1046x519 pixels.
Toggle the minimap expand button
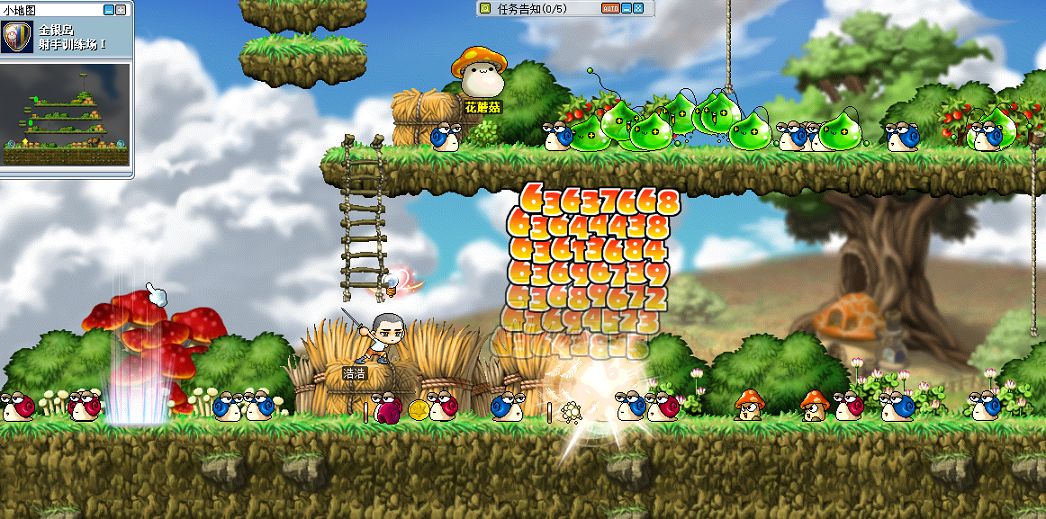tap(122, 9)
